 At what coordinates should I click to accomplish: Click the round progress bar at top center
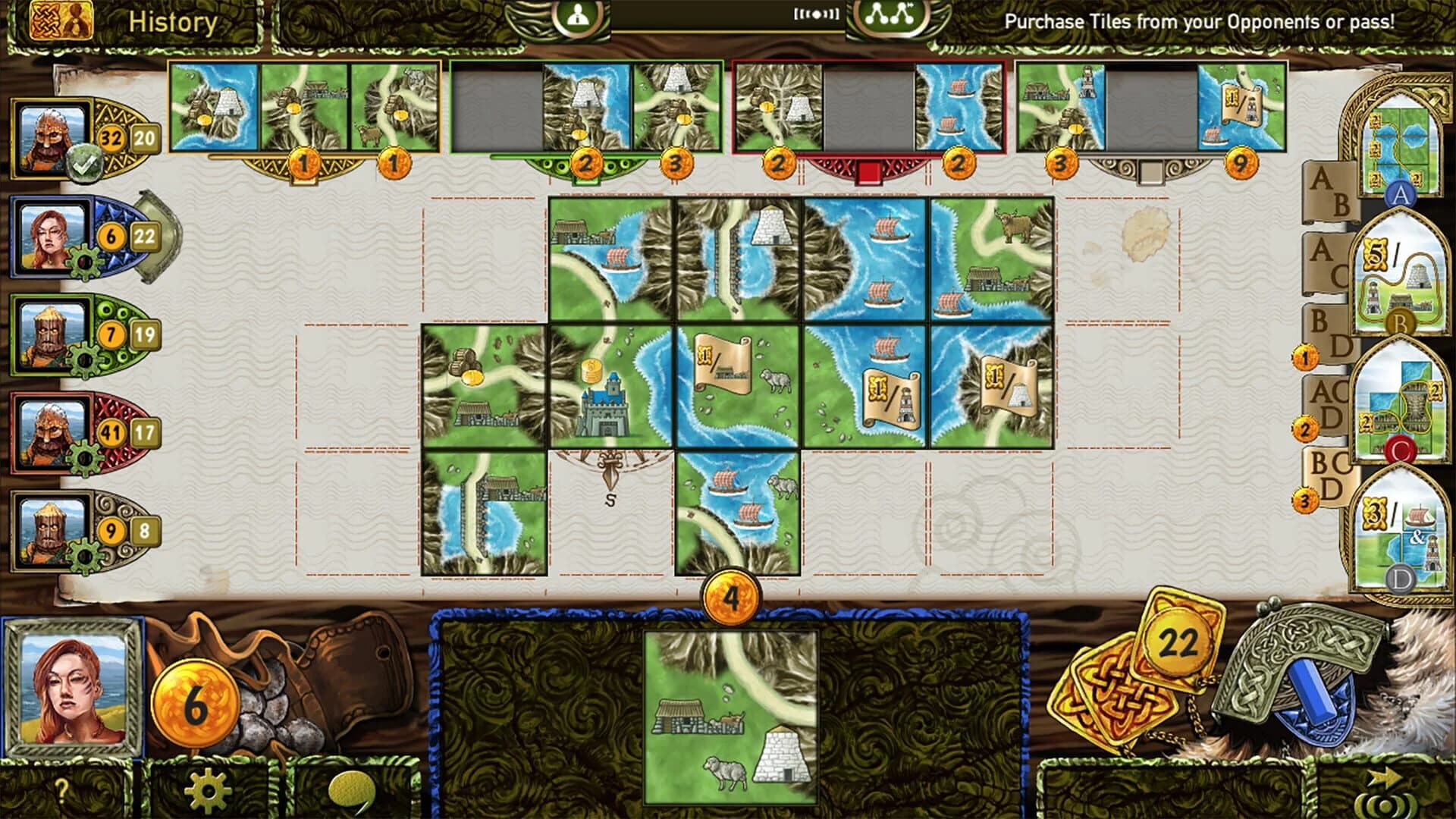(x=728, y=17)
